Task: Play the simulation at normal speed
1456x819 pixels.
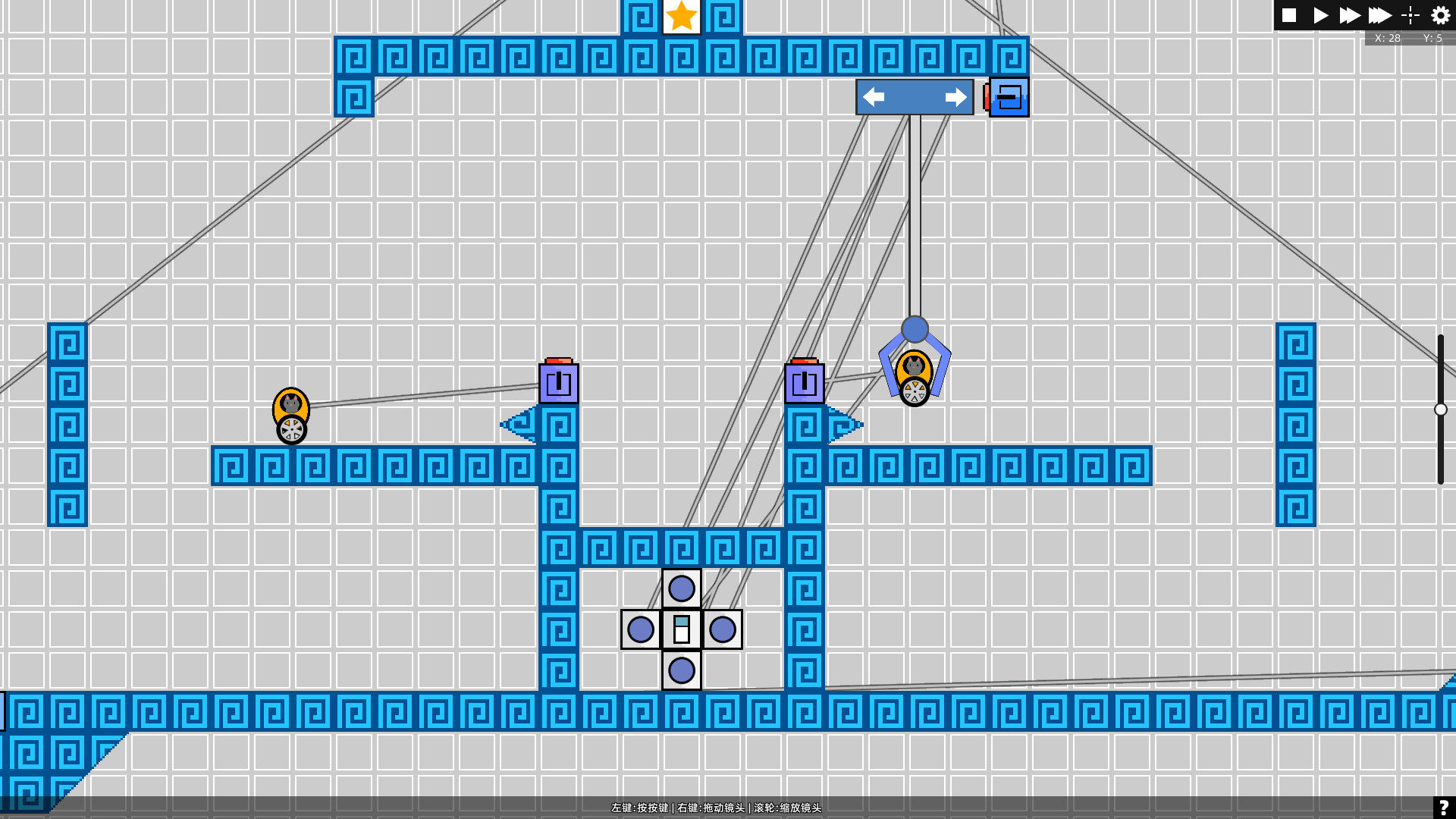Action: [x=1319, y=15]
